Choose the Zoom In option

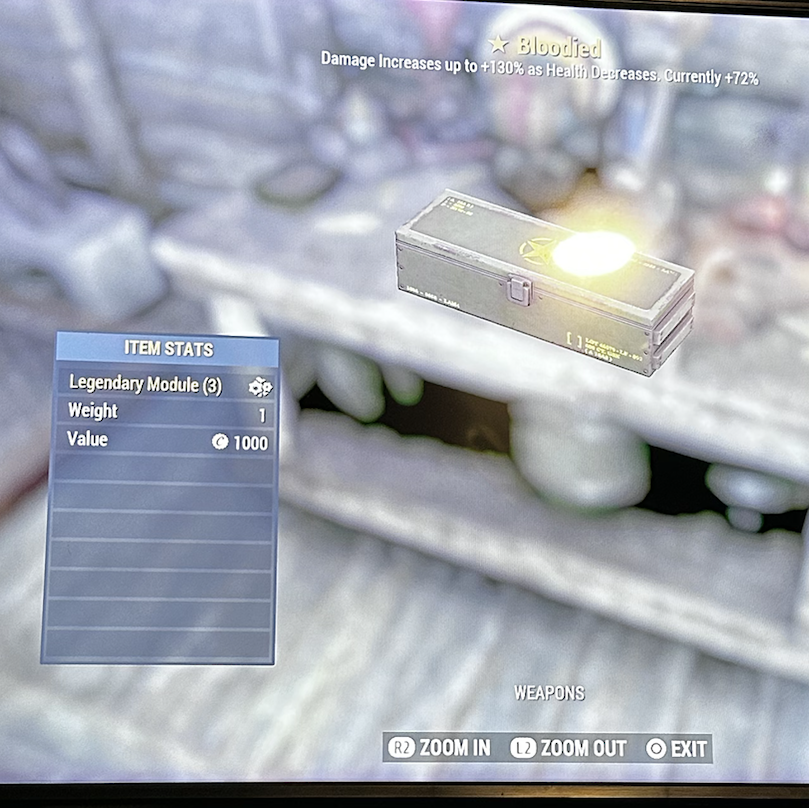(x=440, y=748)
